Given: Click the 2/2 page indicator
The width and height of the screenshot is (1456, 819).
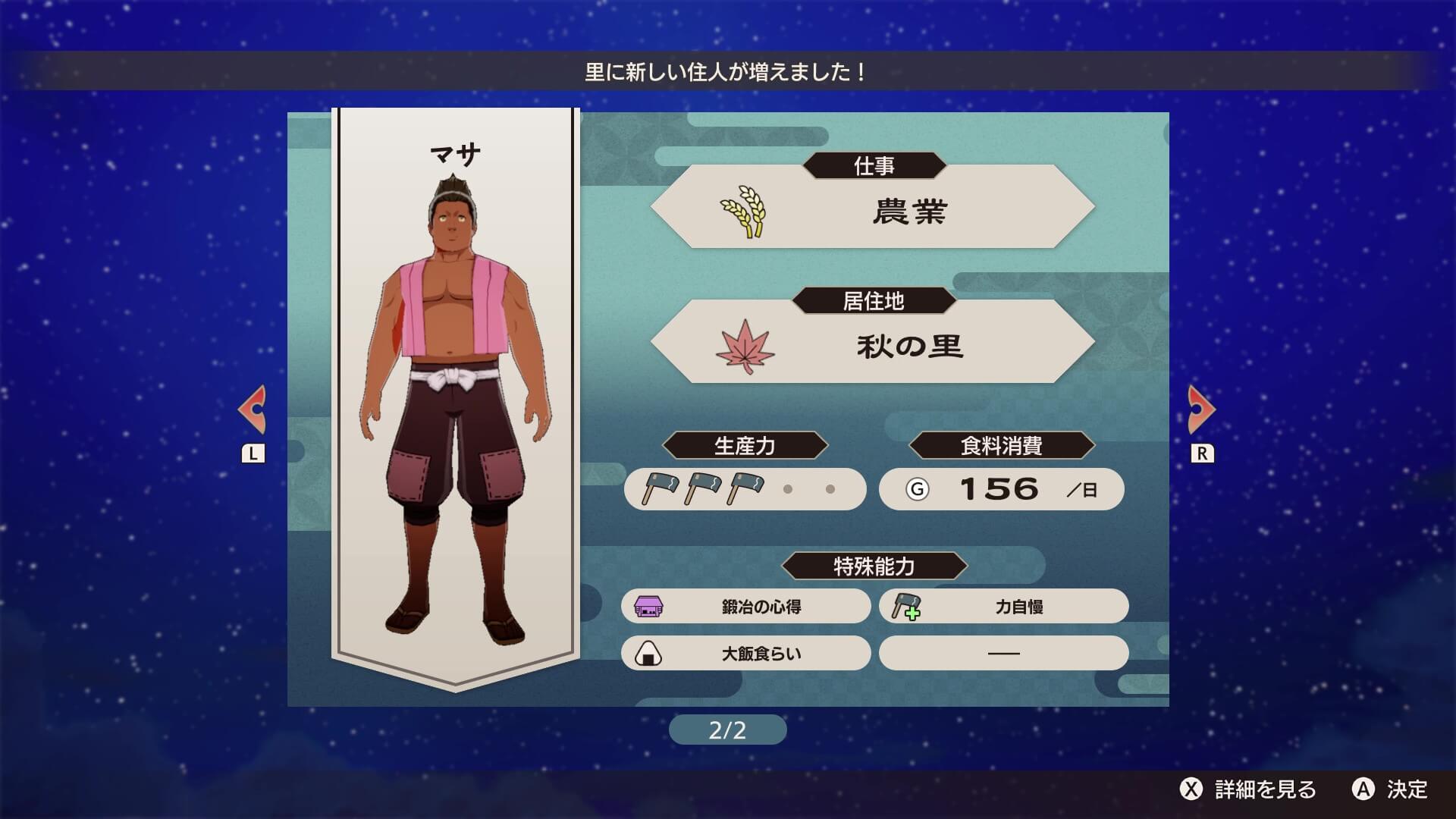Looking at the screenshot, I should click(728, 730).
